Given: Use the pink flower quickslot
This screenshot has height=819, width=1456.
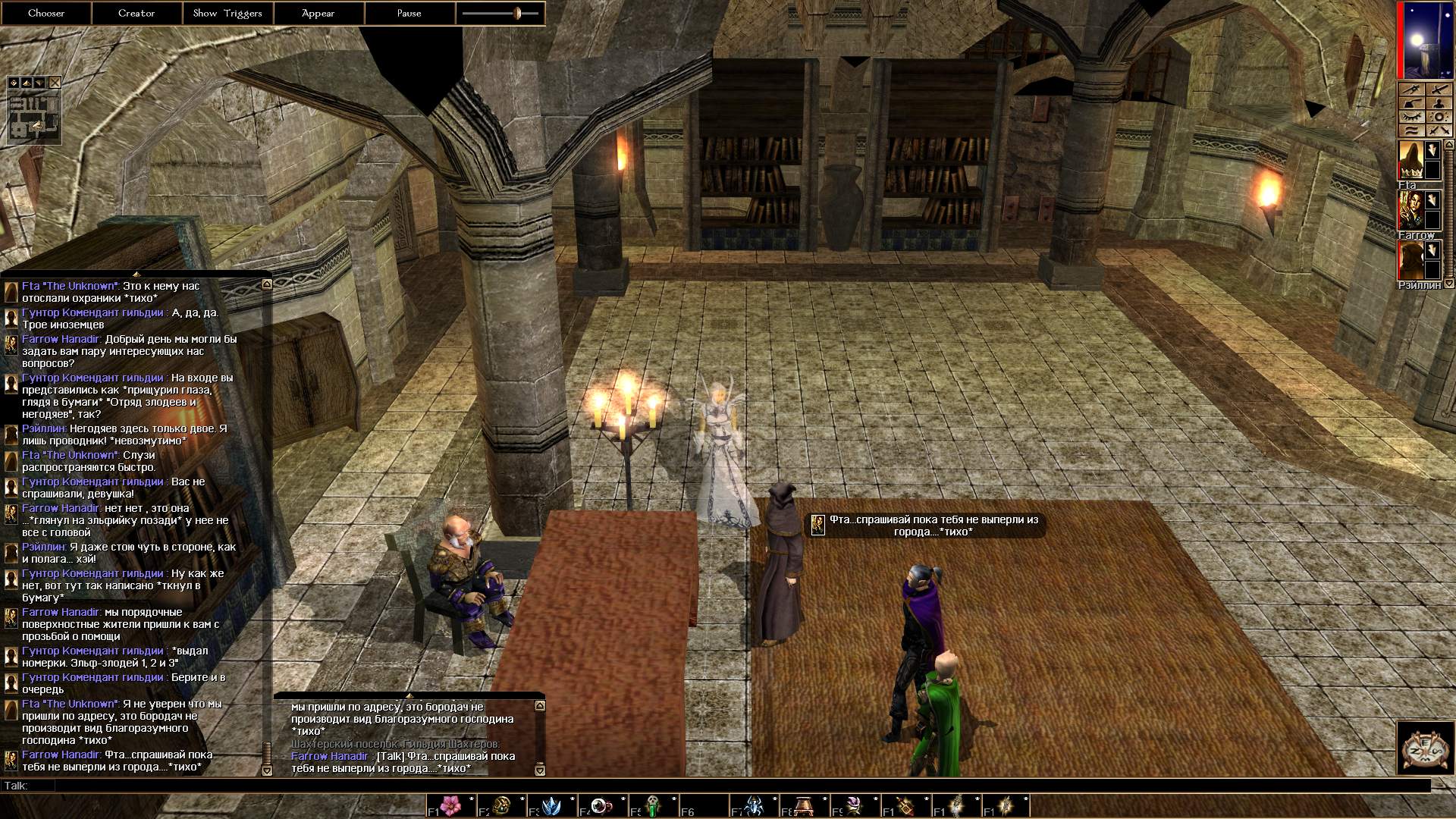Looking at the screenshot, I should pos(451,805).
